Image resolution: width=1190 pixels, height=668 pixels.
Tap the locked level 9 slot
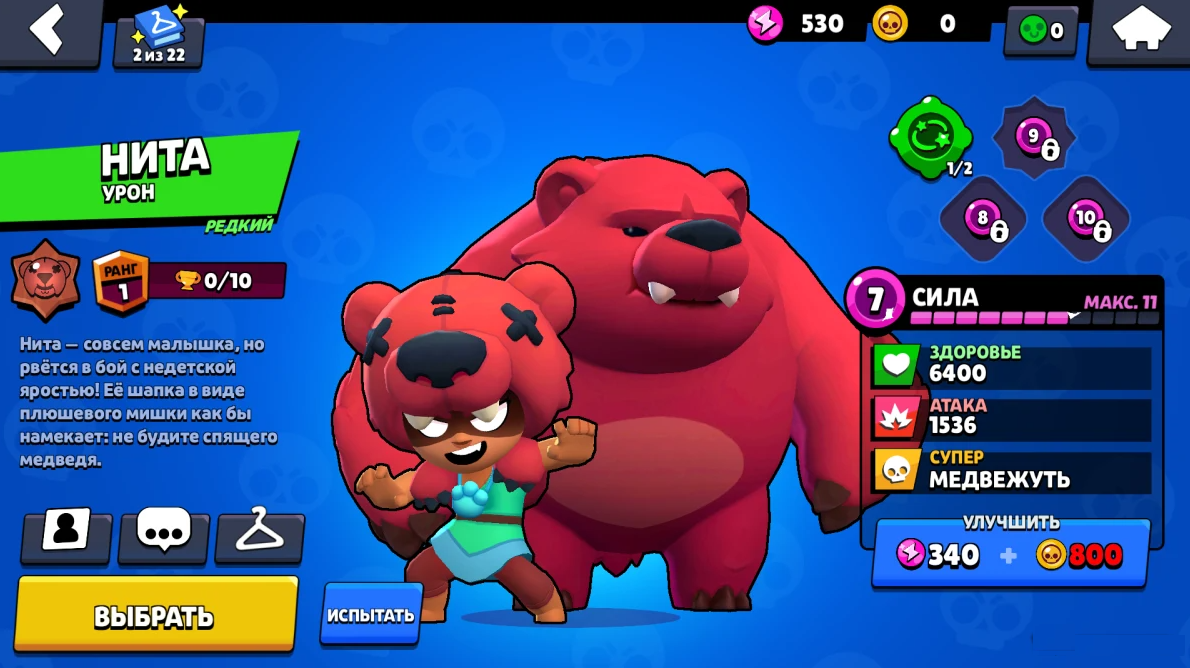(x=1034, y=138)
